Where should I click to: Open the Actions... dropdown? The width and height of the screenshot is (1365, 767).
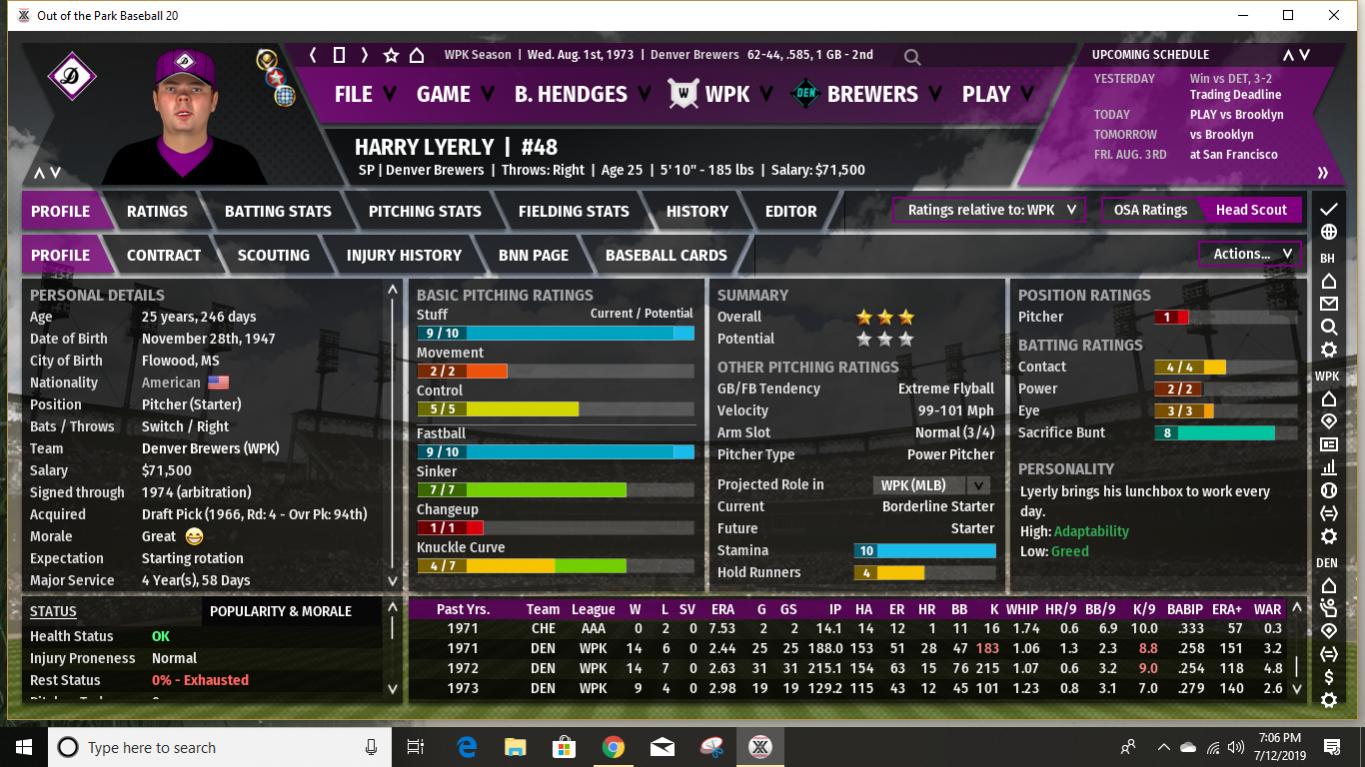point(1247,253)
